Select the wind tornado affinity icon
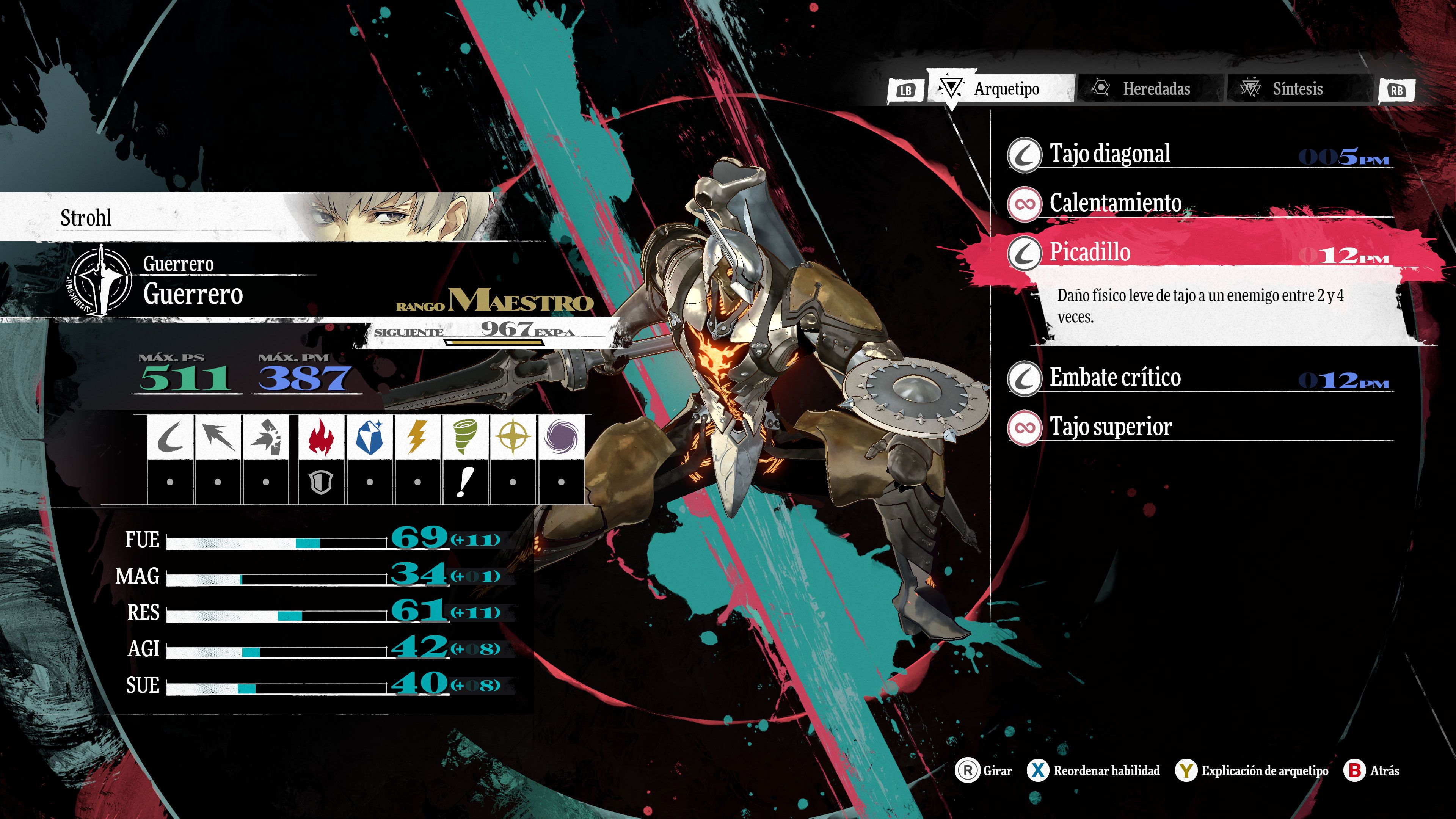The height and width of the screenshot is (819, 1456). click(x=464, y=437)
